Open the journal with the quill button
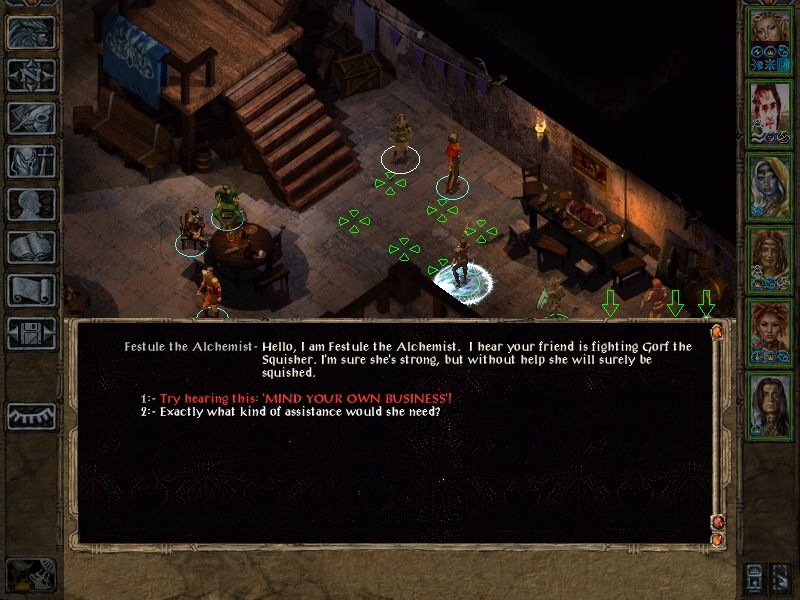This screenshot has height=600, width=800. click(x=30, y=117)
